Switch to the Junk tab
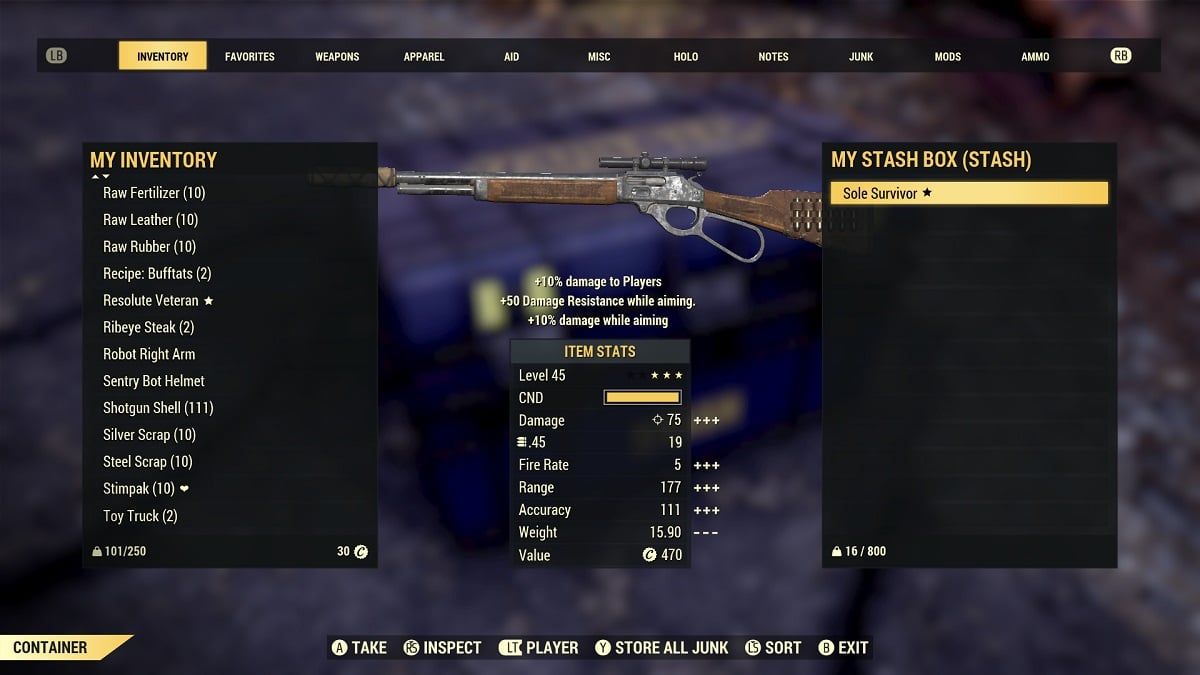This screenshot has width=1200, height=675. point(861,57)
